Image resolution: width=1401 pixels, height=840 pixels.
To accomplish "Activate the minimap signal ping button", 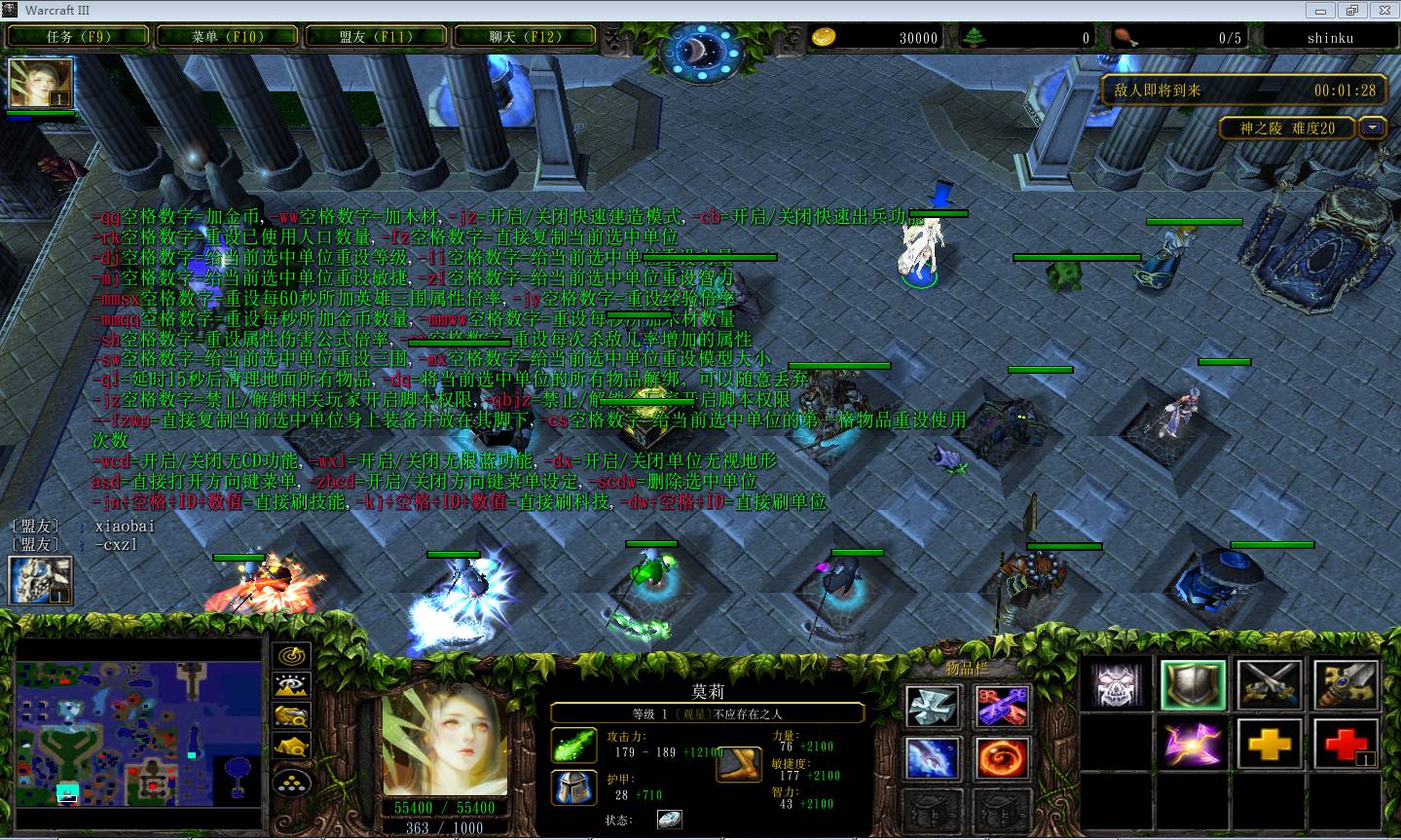I will click(x=292, y=655).
